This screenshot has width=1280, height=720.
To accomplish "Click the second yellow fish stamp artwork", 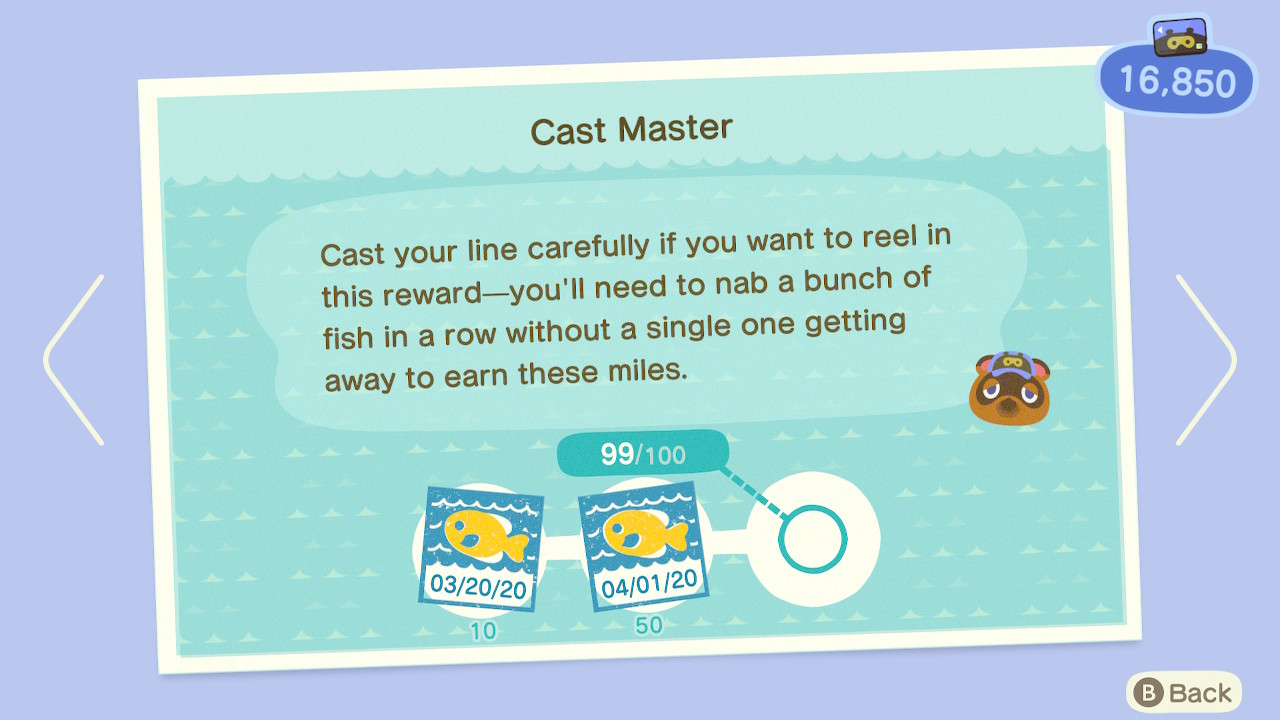I will coord(647,530).
